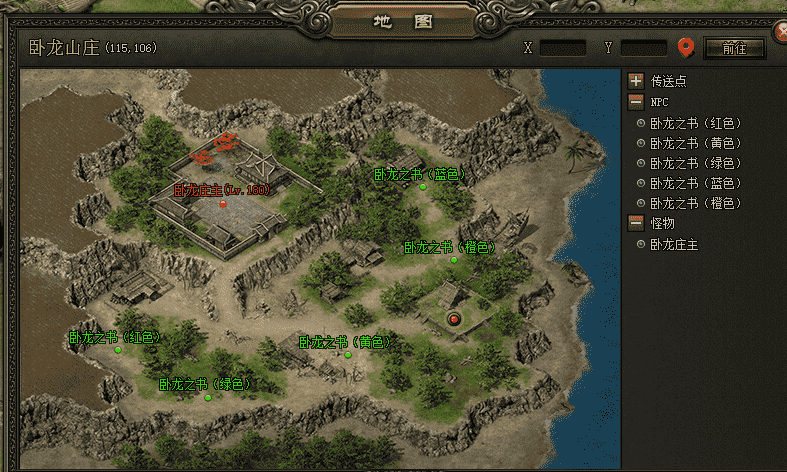Pick 卧龙之书（橙色） in the NPC list
The width and height of the screenshot is (787, 472).
tap(695, 203)
